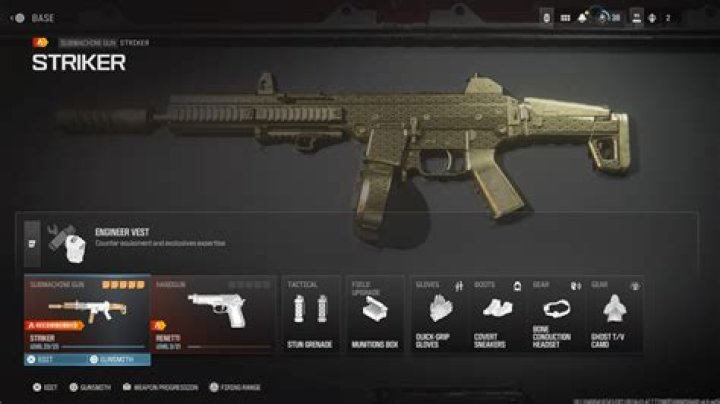720x404 pixels.
Task: Select the Covert Sneakers boots slot
Action: point(497,314)
